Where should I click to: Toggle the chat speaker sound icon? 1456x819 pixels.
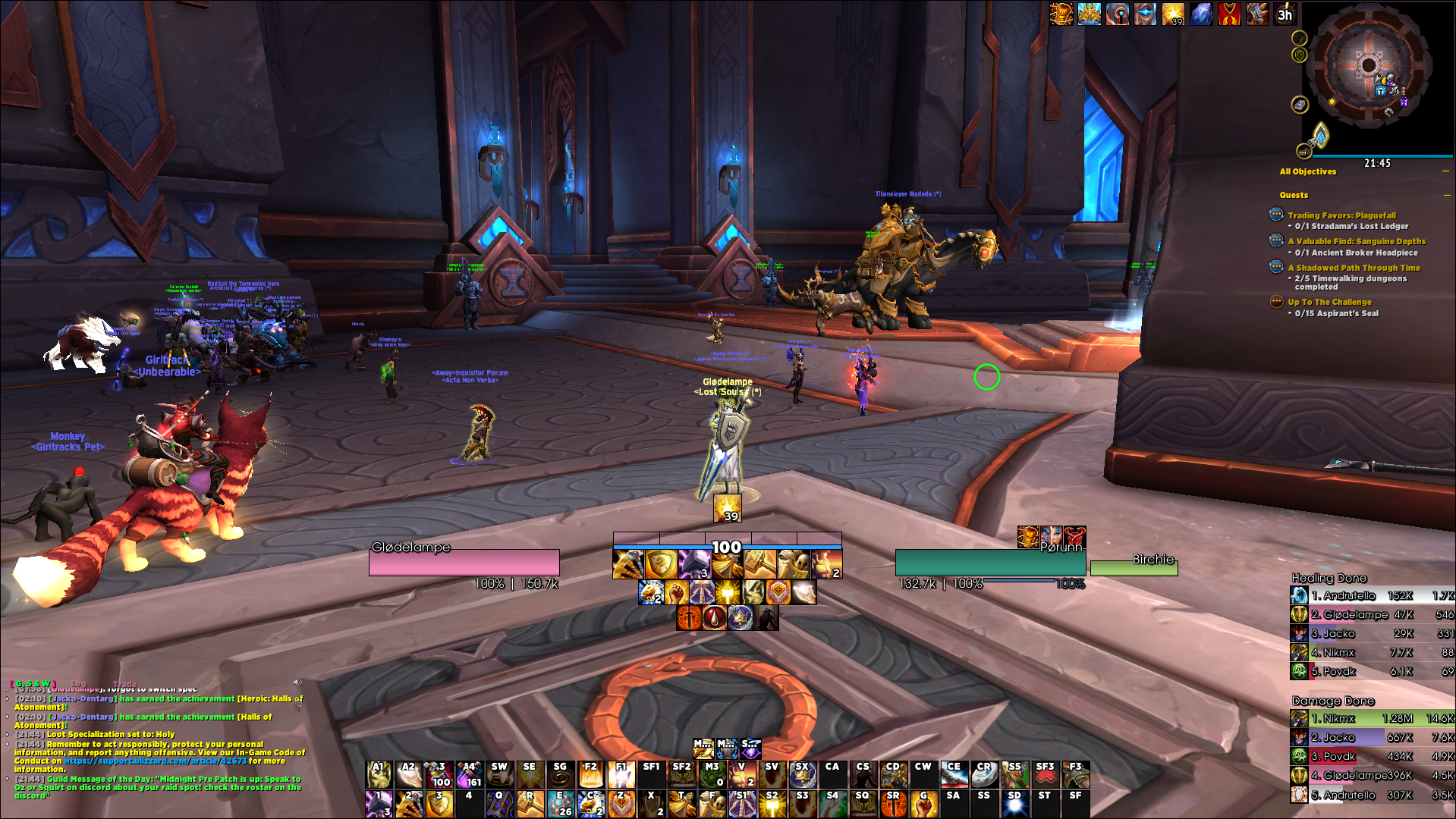pos(297,682)
